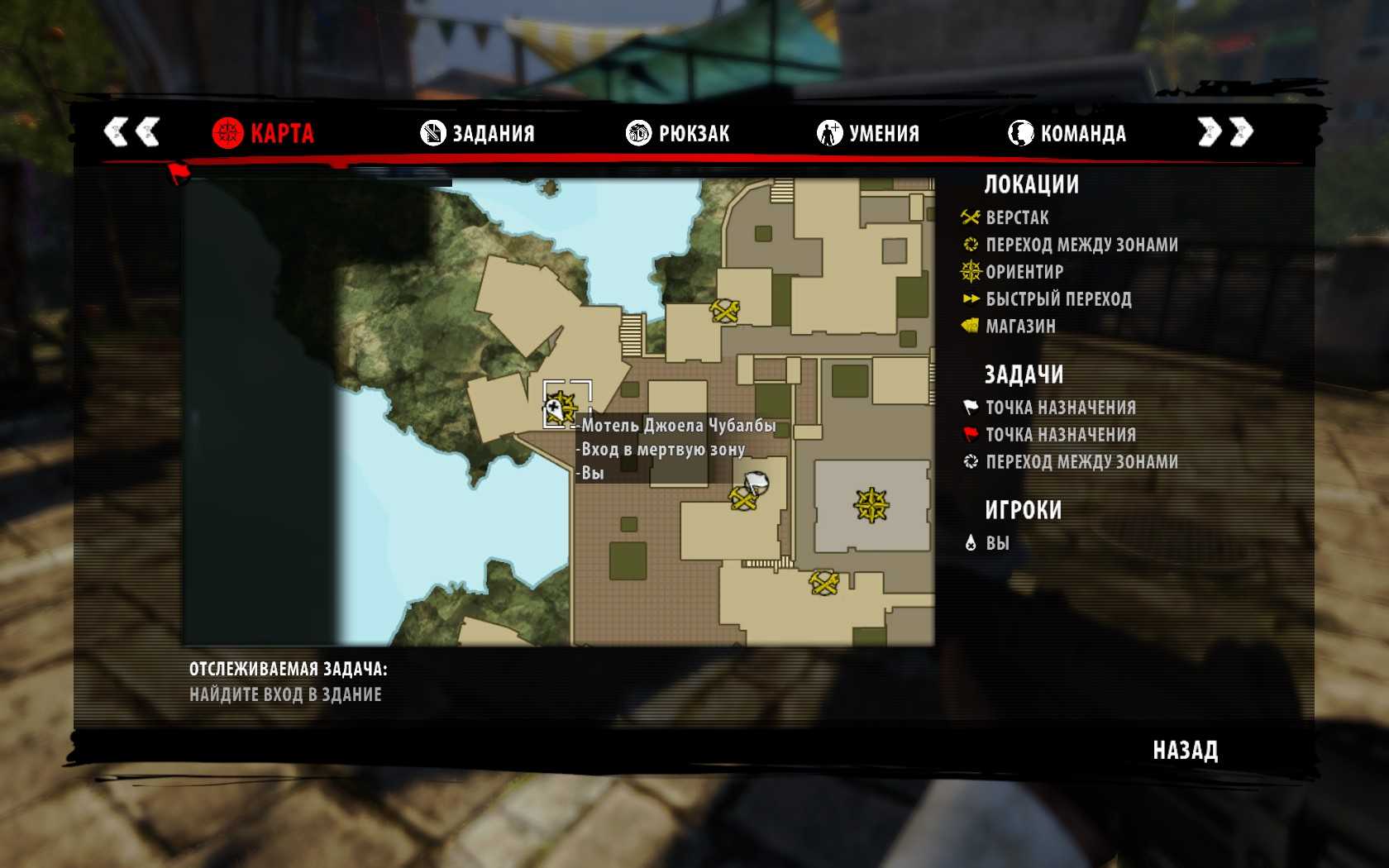Click the double right arrow tab navigator
The height and width of the screenshot is (868, 1389).
click(1225, 131)
